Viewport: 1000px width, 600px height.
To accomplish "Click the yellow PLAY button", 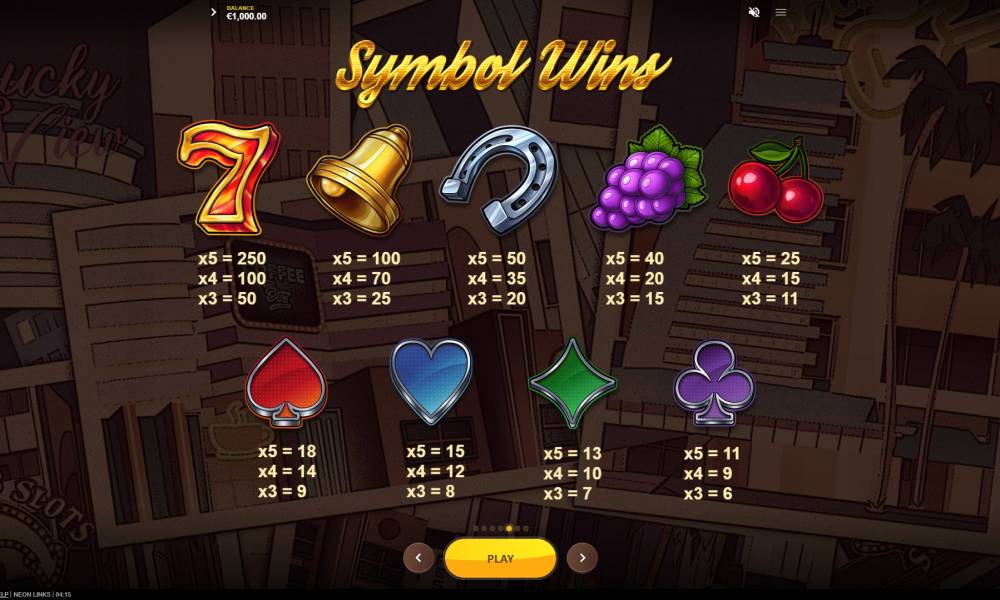I will 500,558.
